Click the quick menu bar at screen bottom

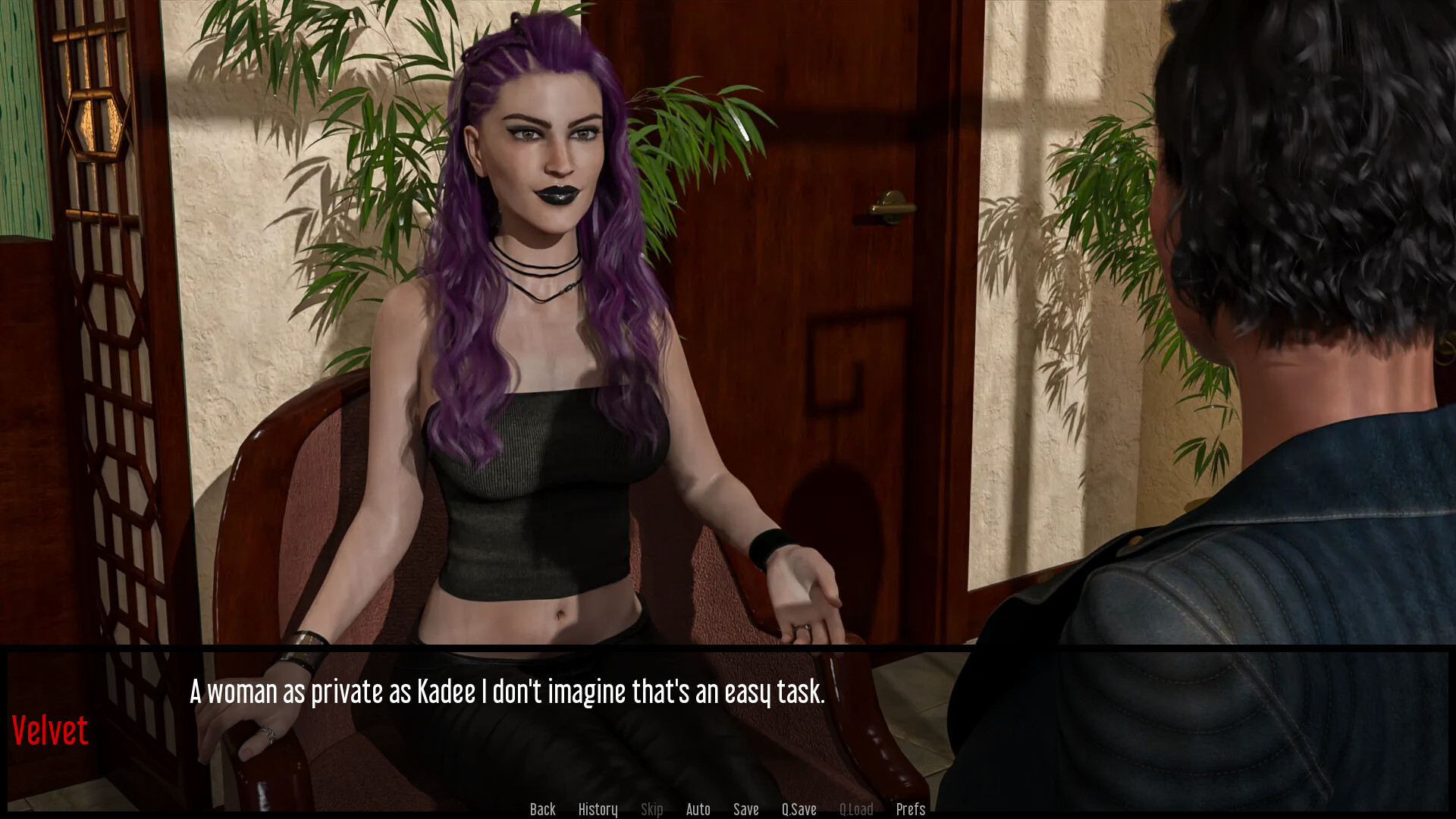tap(728, 808)
